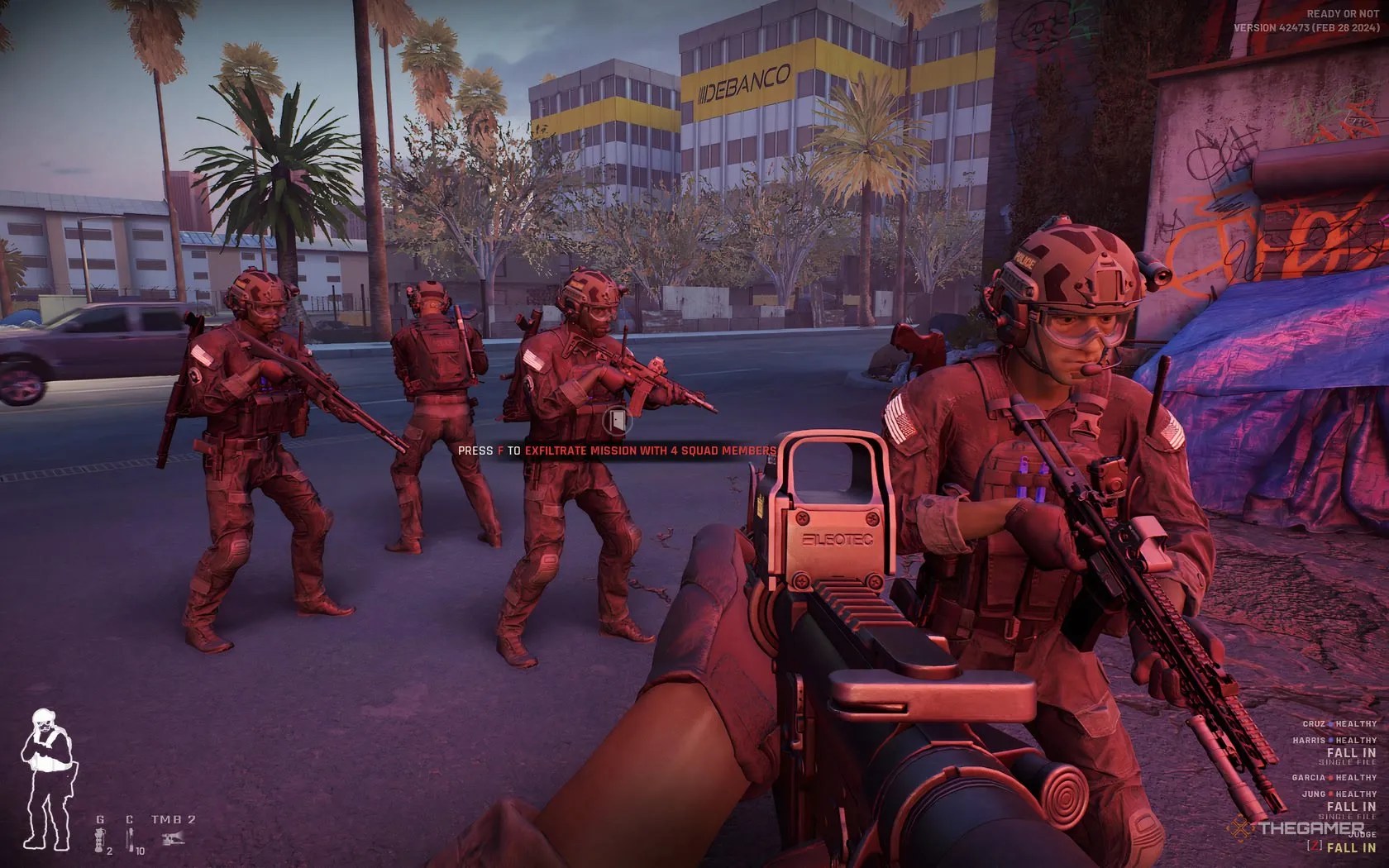This screenshot has width=1389, height=868.
Task: Toggle Cruz's blue team status dot
Action: coord(1330,724)
